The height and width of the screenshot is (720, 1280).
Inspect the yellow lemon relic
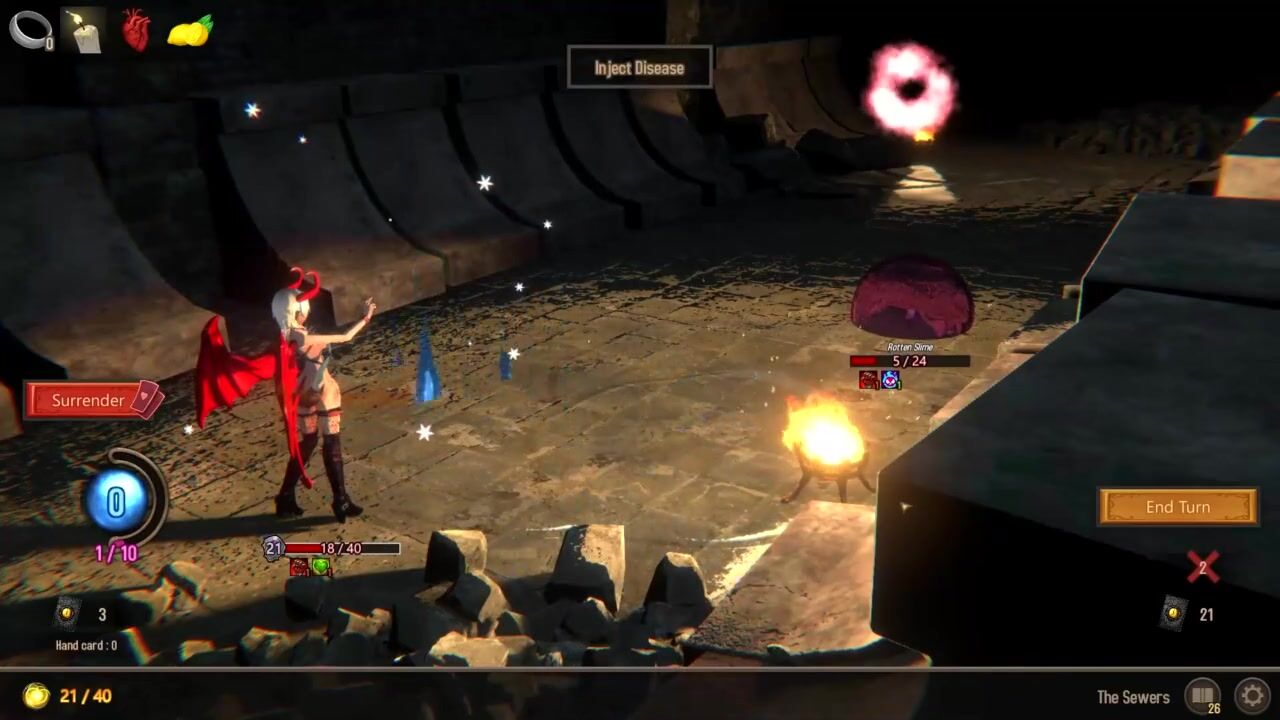click(x=189, y=31)
